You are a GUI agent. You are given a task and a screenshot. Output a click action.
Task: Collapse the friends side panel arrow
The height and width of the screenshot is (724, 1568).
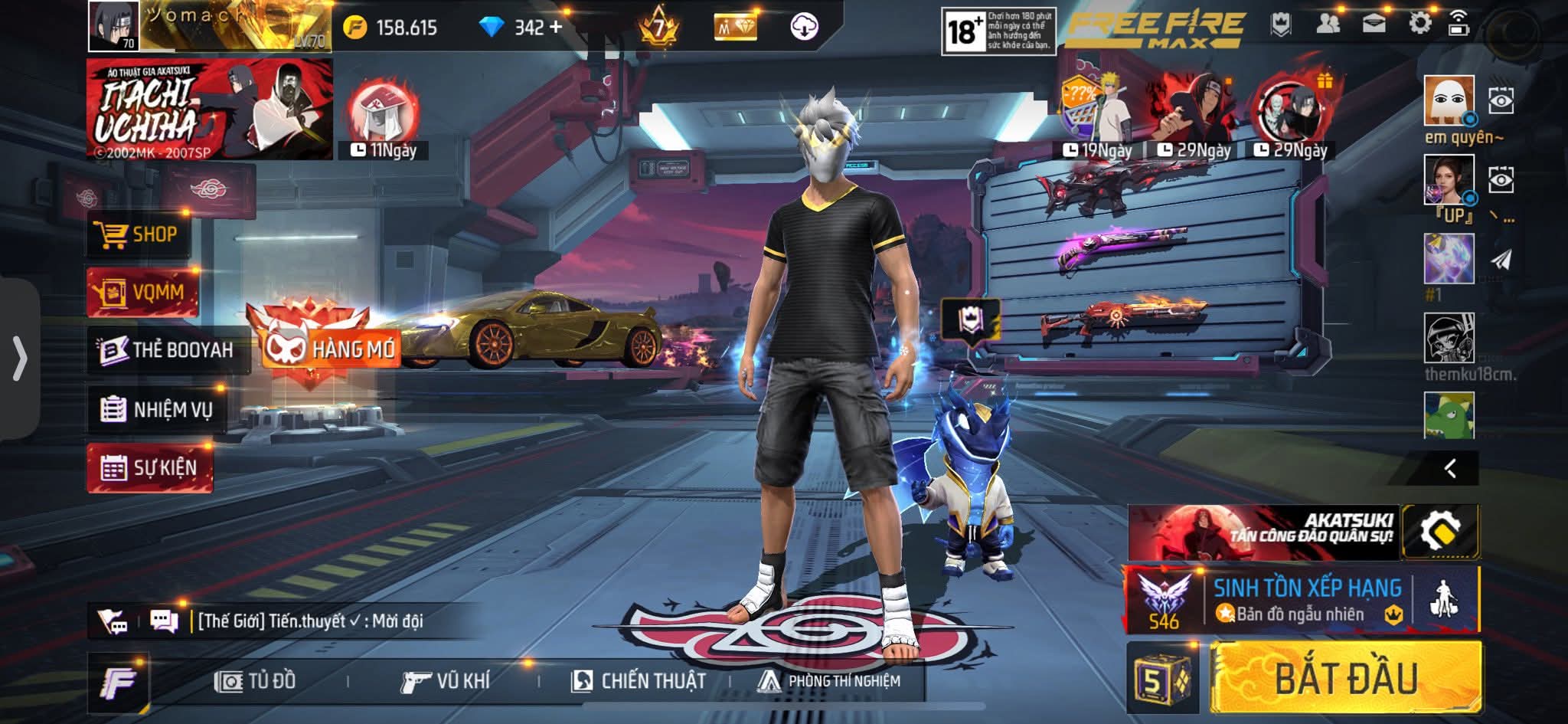tap(1449, 468)
